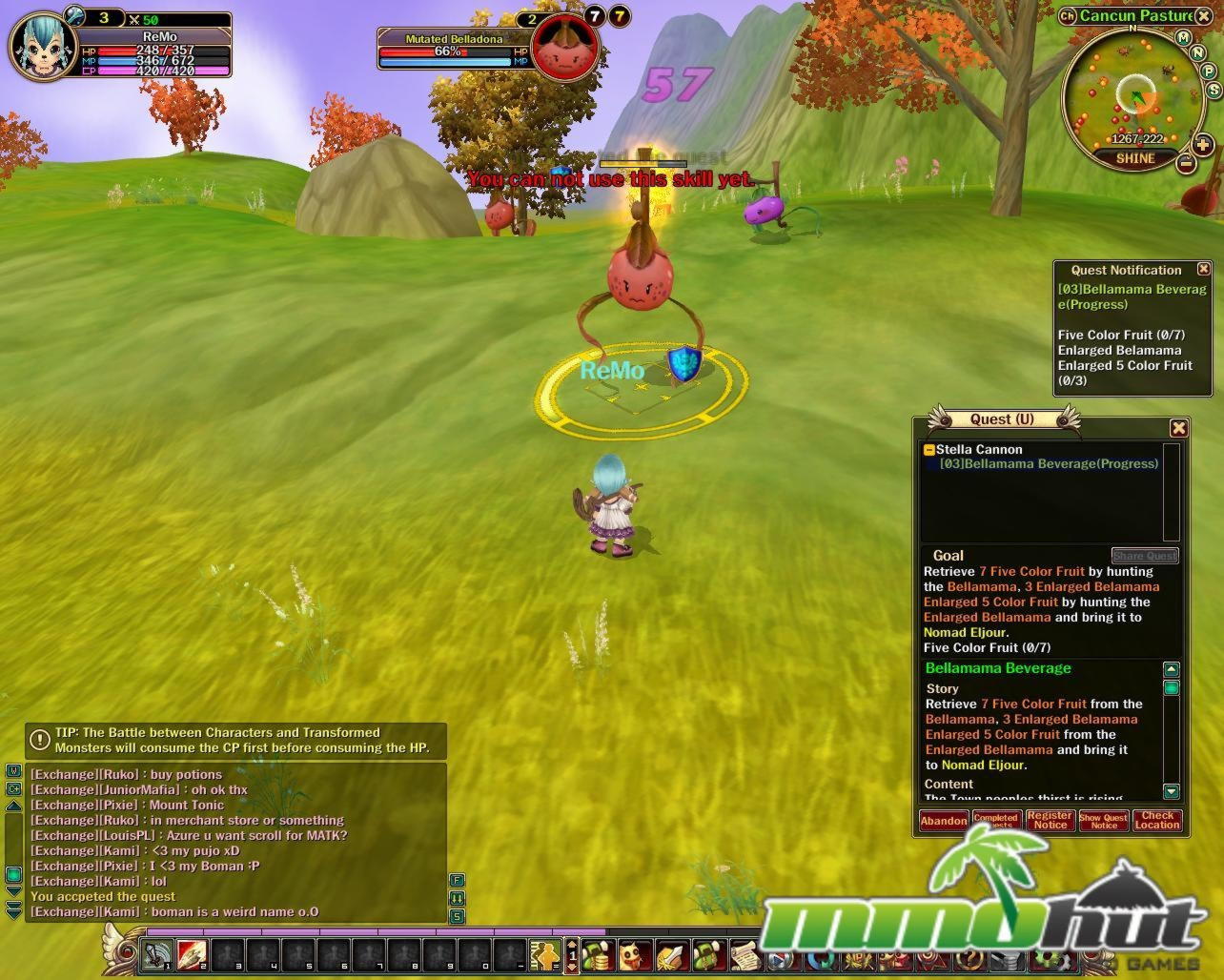Zoom out the minimap with minus

[1186, 163]
